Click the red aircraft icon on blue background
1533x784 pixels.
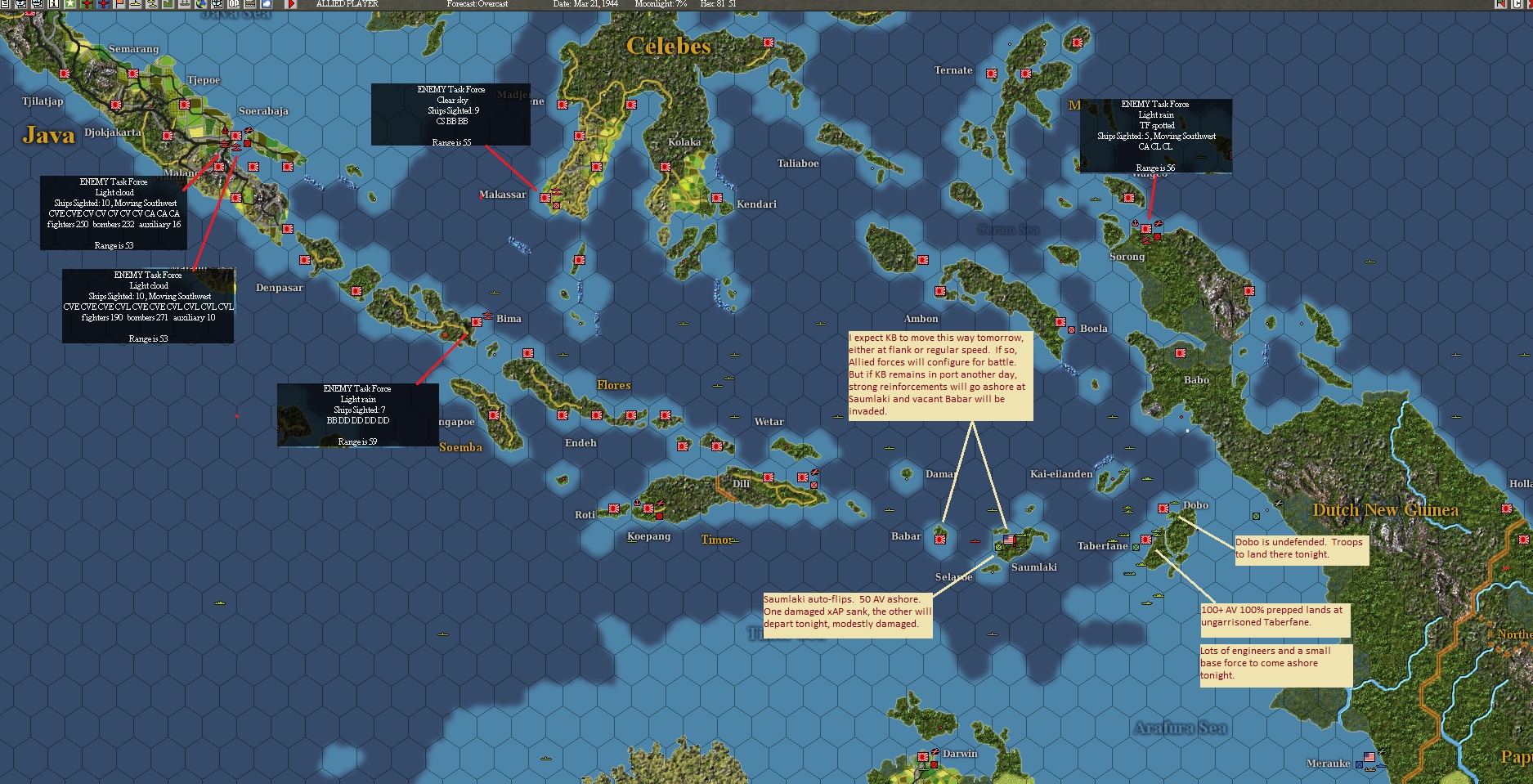(103, 7)
